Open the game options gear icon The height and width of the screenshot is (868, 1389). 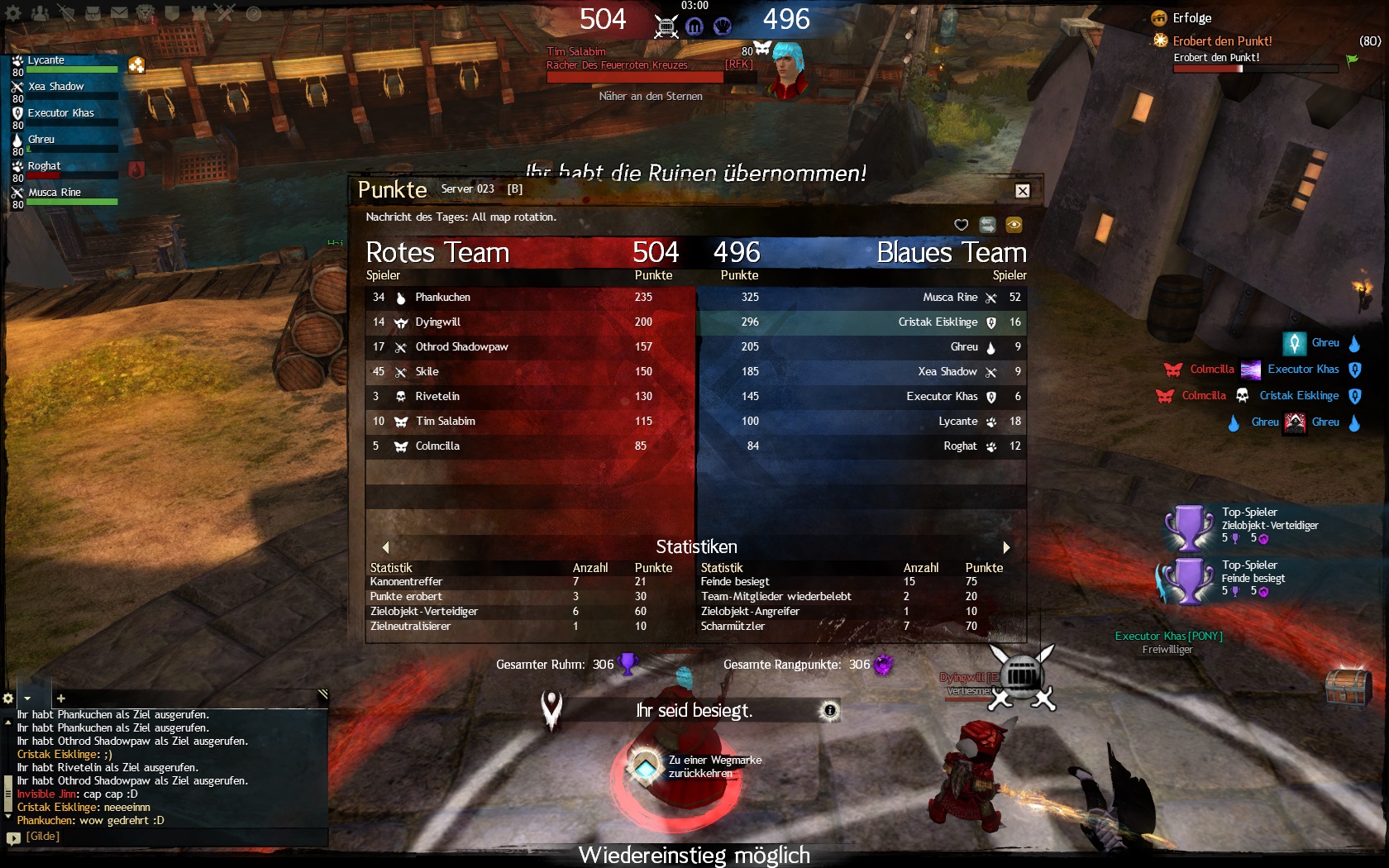[13, 13]
